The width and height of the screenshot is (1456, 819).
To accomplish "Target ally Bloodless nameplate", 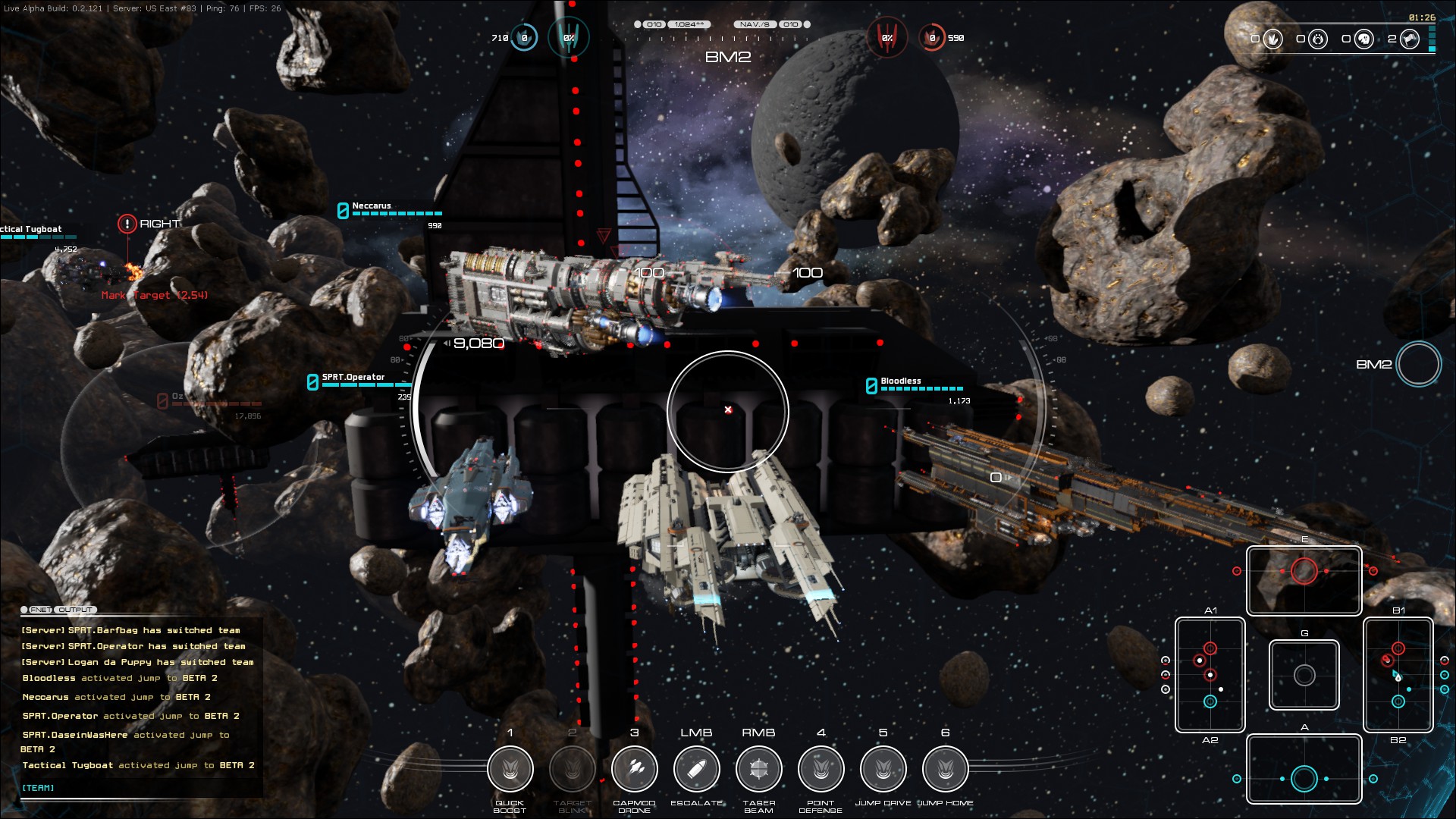I will (901, 381).
